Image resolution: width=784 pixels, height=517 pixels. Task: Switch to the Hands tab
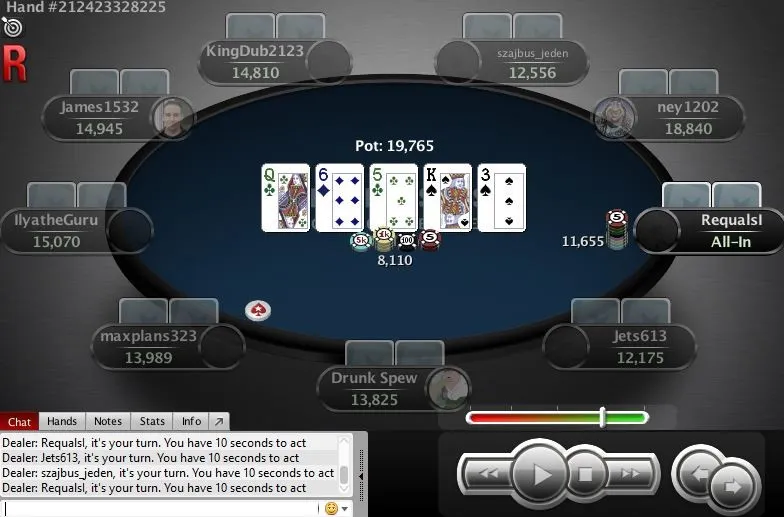[62, 422]
